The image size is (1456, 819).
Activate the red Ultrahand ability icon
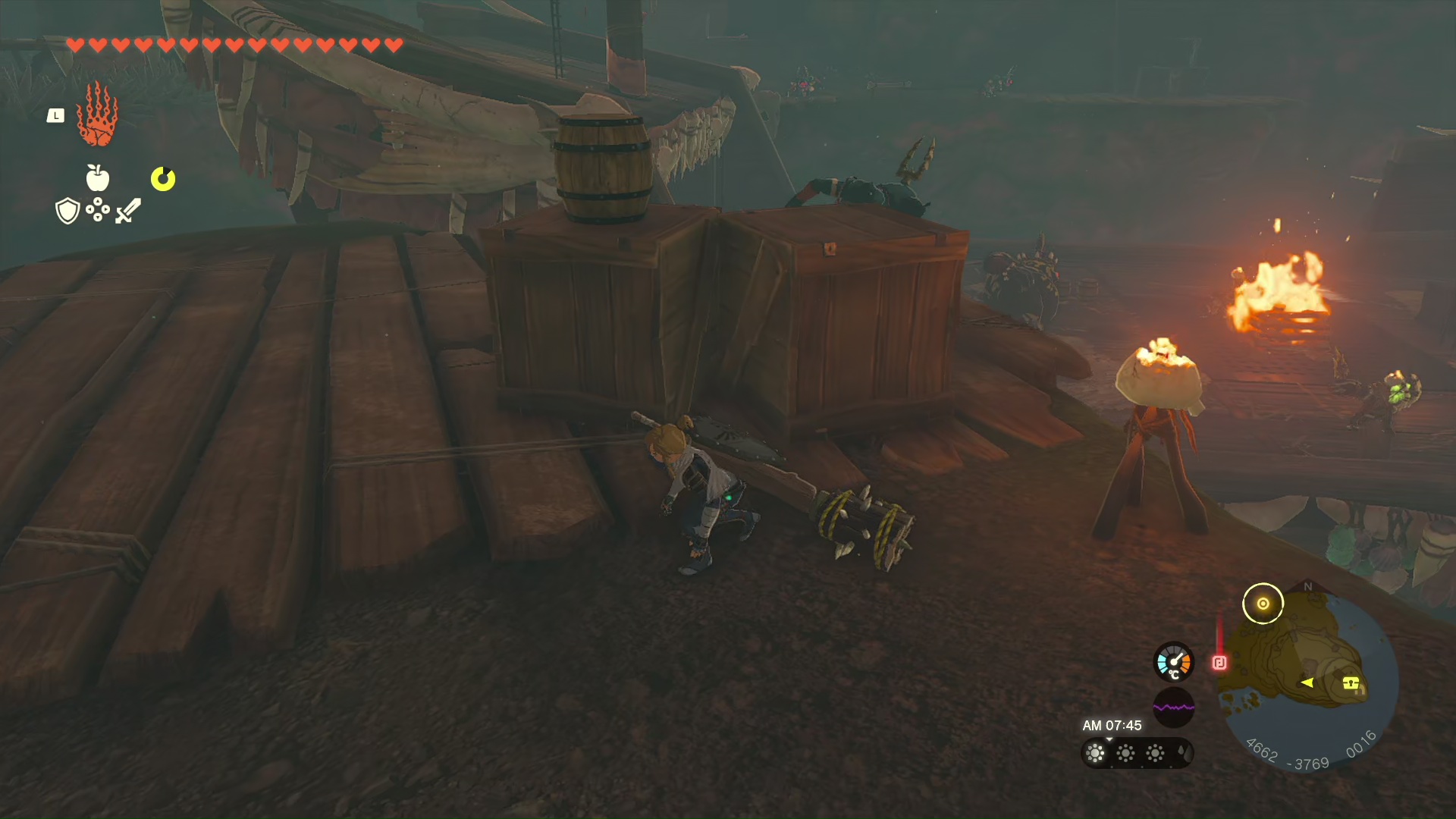pos(97,115)
